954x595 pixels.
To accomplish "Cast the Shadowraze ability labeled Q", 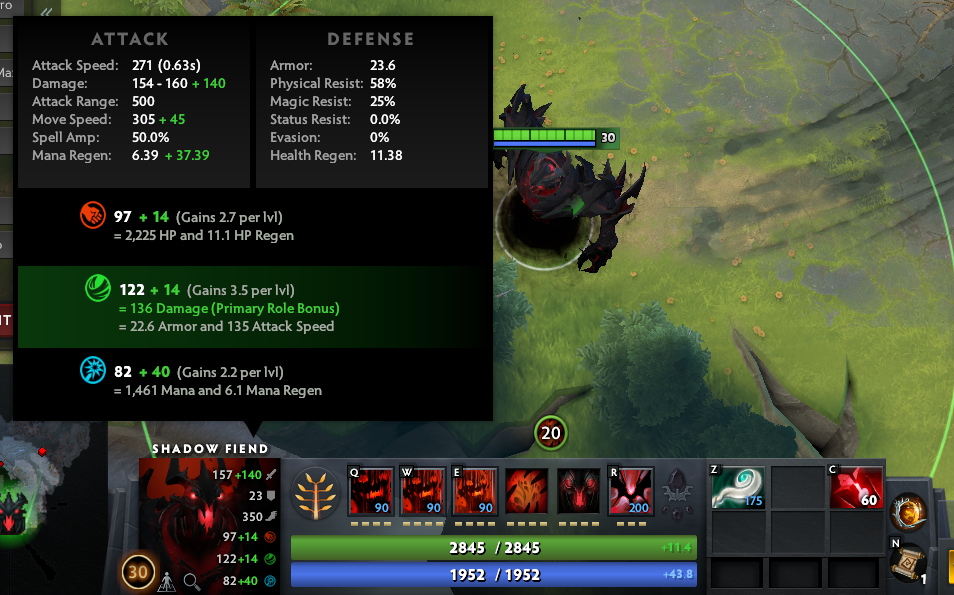I will tap(370, 491).
